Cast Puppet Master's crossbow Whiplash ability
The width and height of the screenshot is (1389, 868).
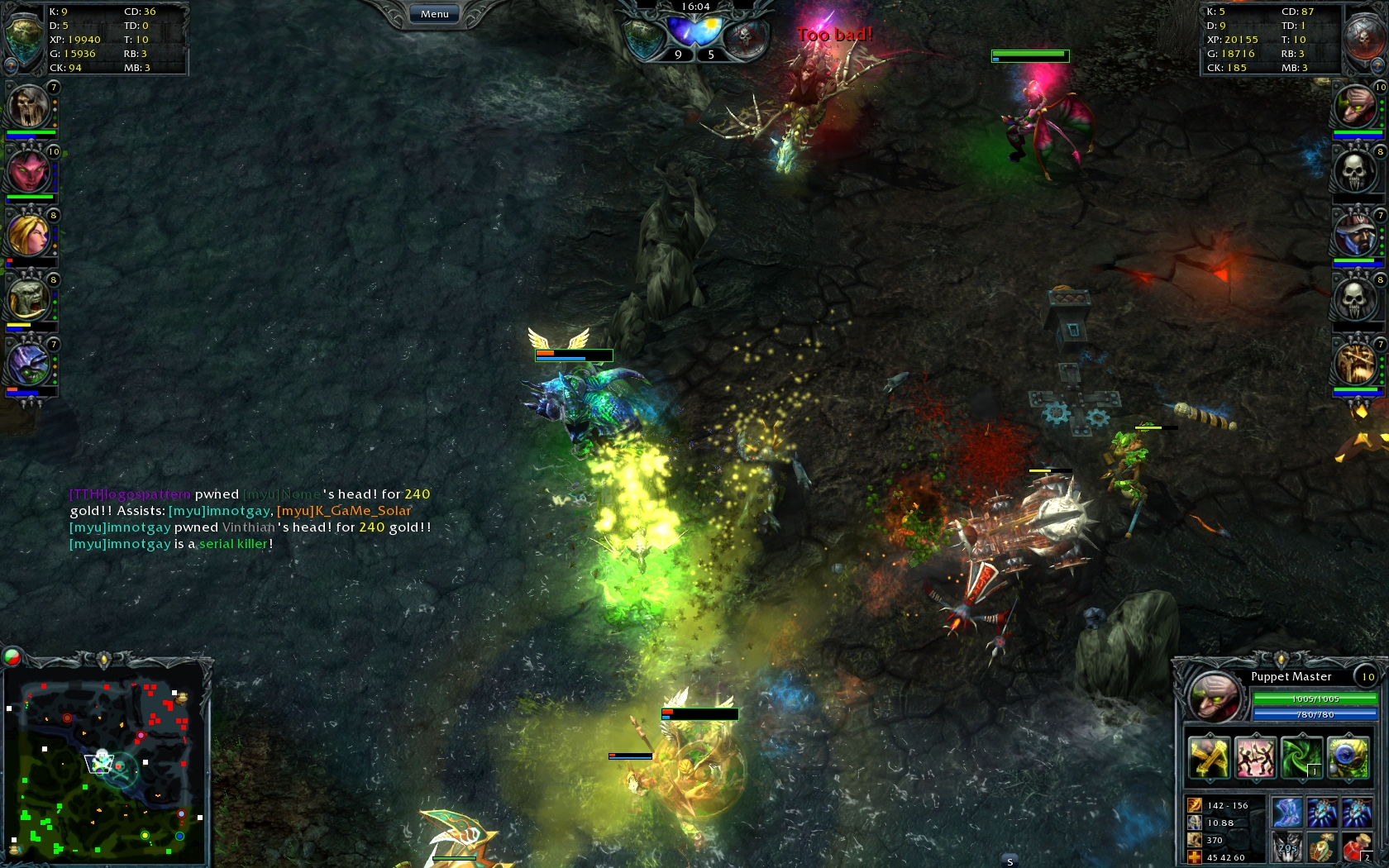click(1209, 757)
